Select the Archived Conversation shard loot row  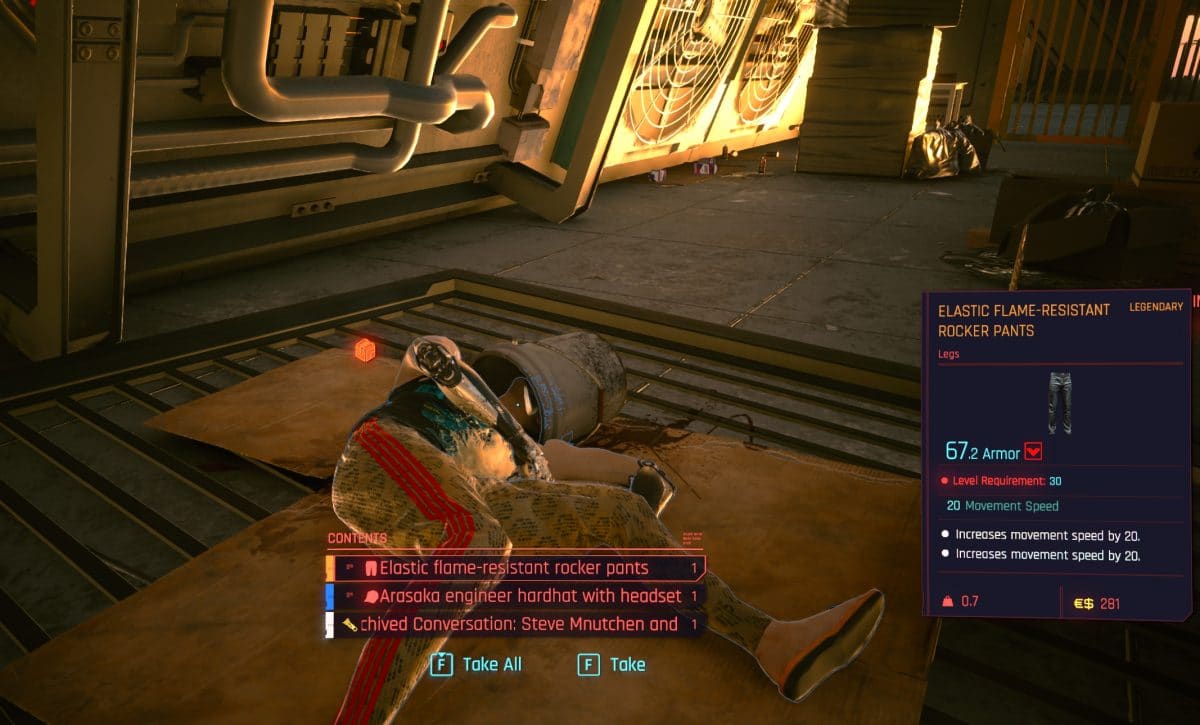515,624
